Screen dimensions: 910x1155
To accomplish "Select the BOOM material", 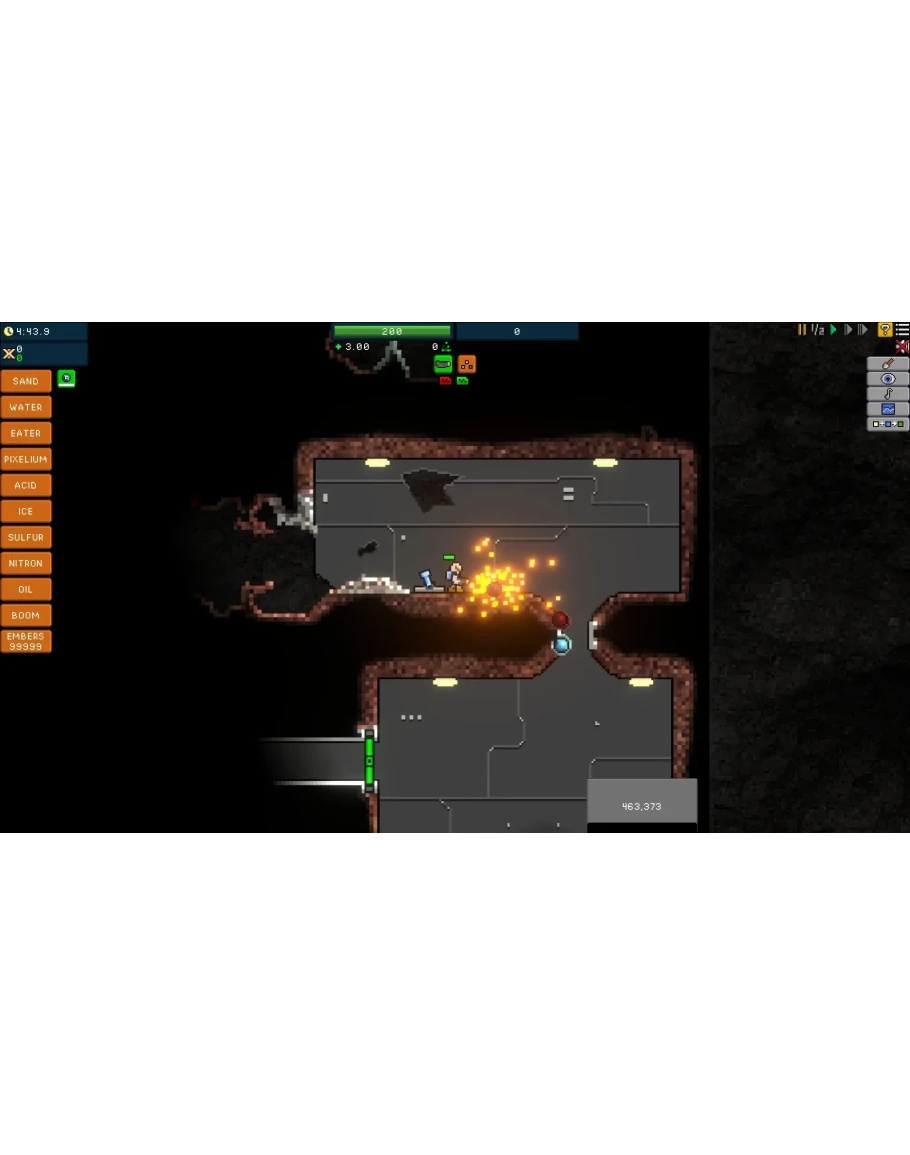I will [26, 615].
